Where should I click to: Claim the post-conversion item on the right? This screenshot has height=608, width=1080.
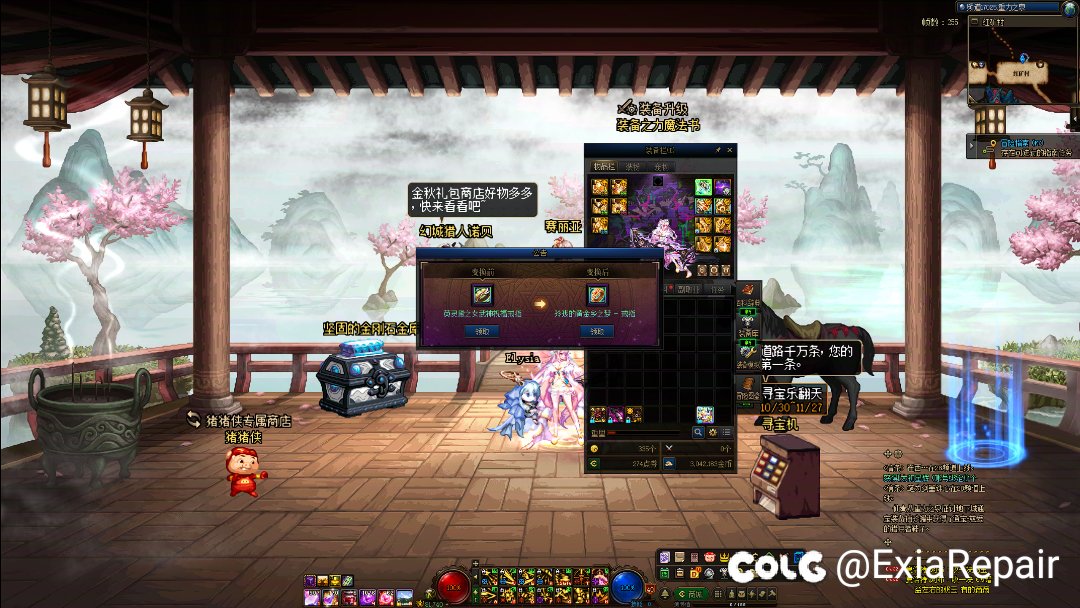[597, 331]
